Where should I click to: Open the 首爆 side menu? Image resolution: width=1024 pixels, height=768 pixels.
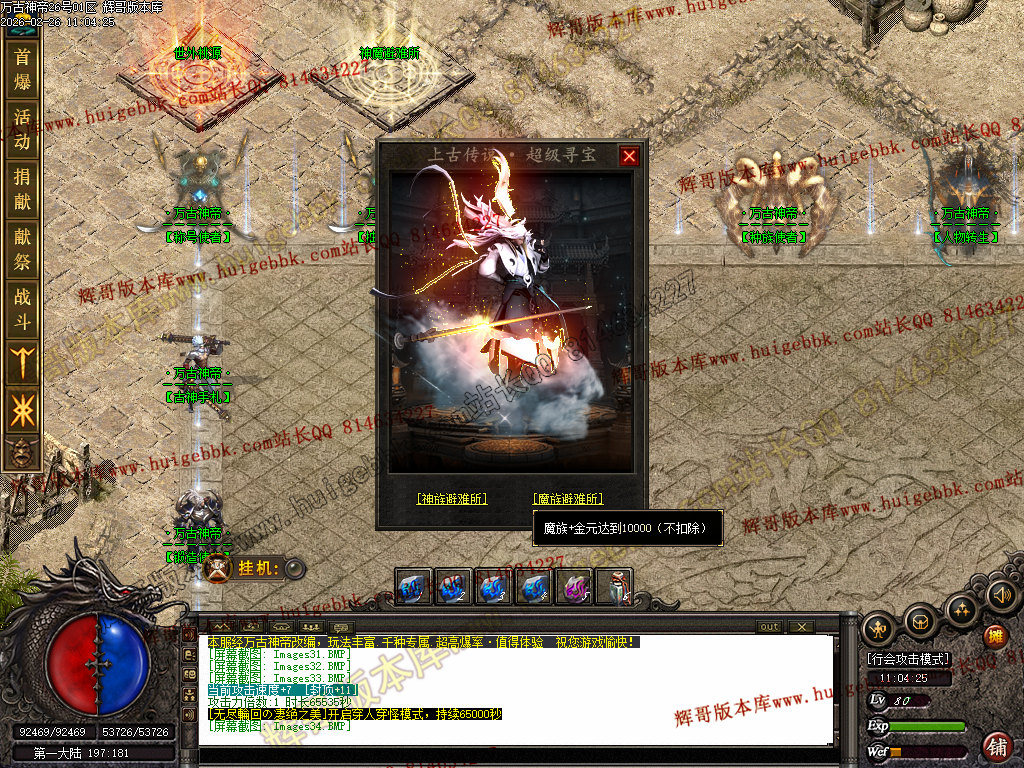click(22, 69)
